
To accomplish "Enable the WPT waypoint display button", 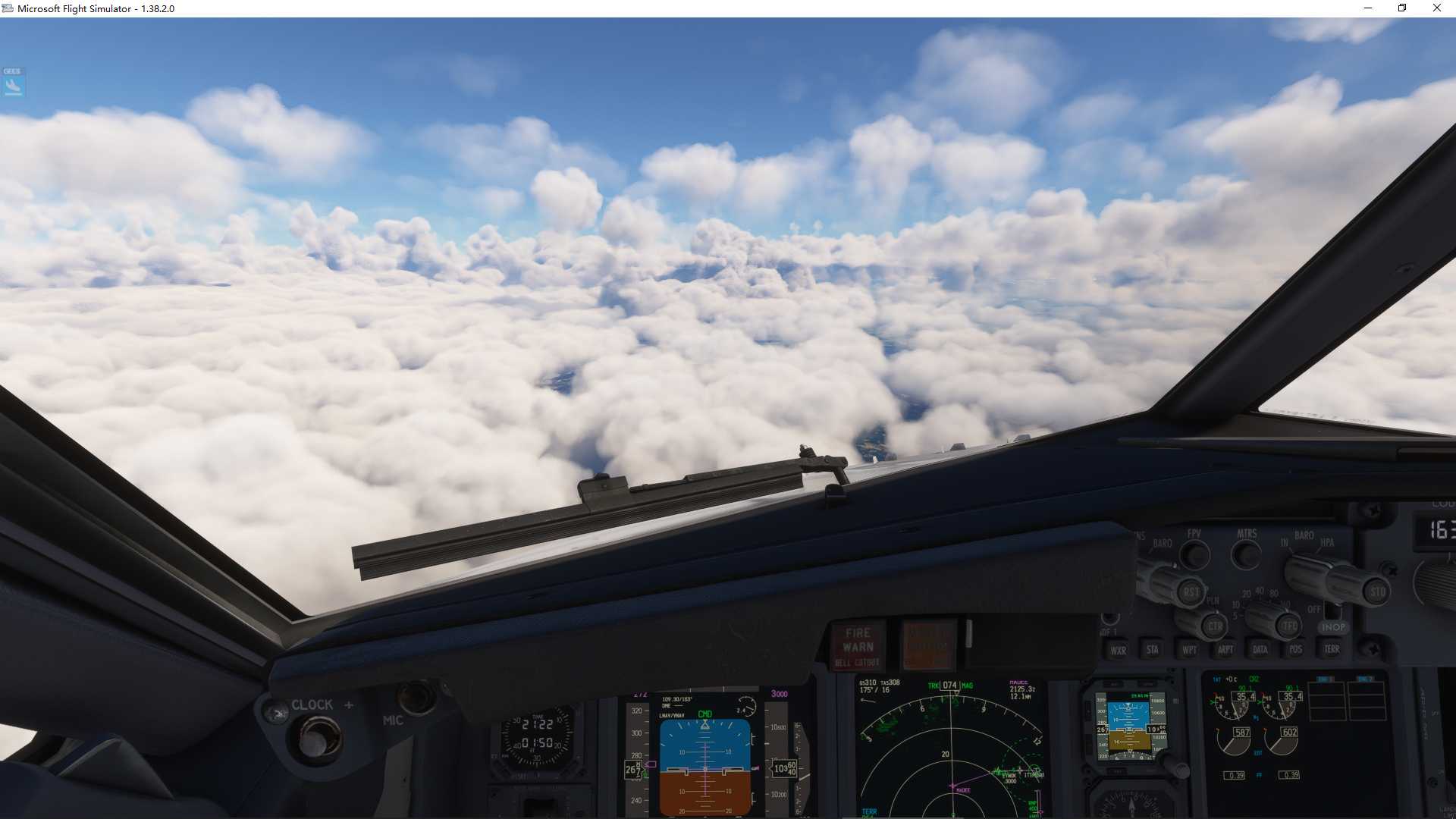I will 1188,650.
